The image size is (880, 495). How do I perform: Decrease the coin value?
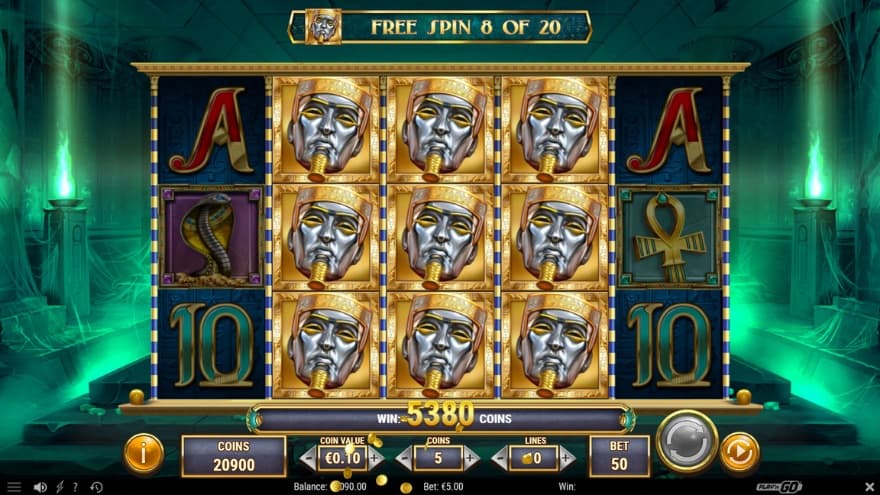tap(308, 458)
